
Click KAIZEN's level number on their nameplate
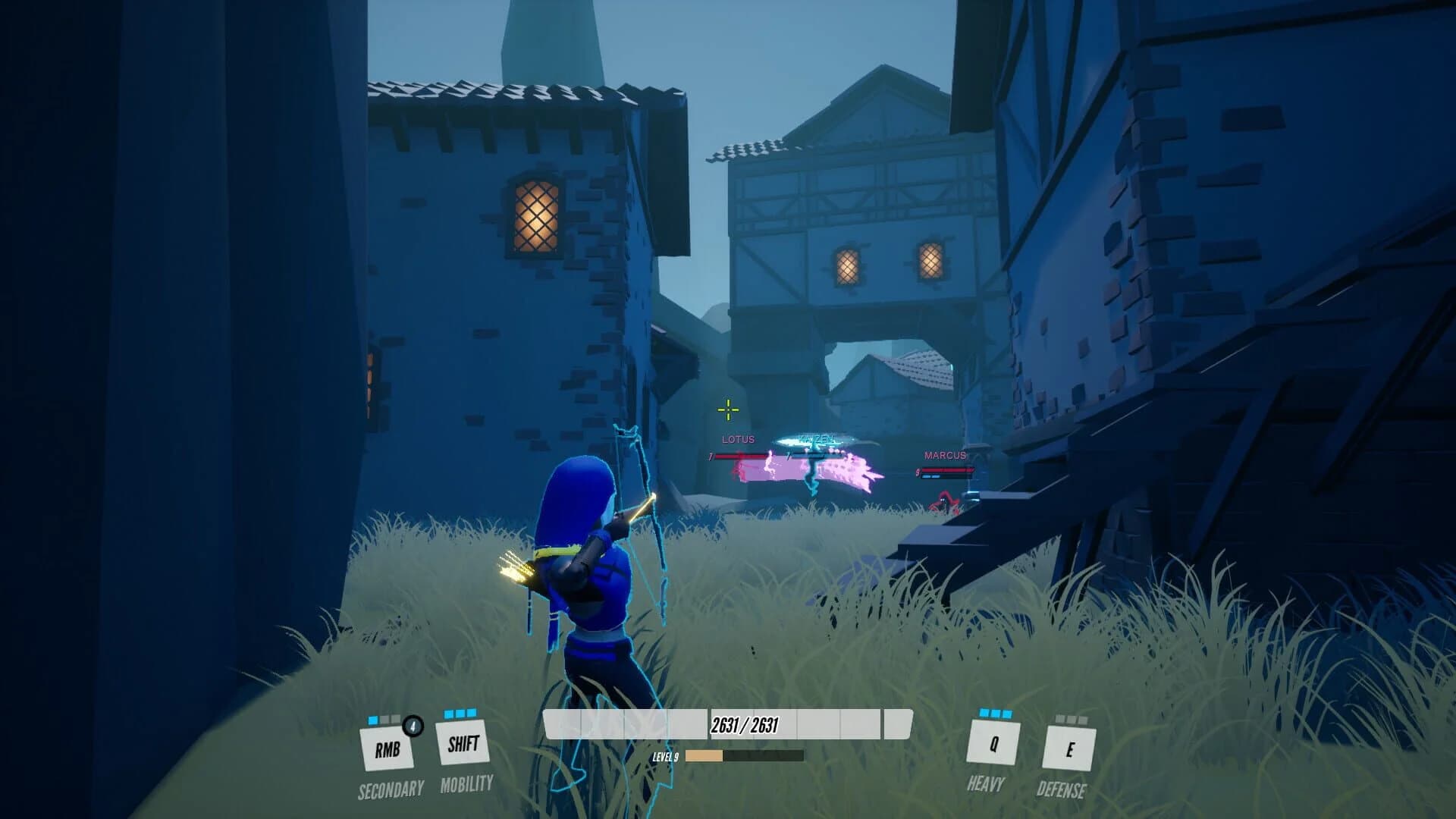[788, 455]
